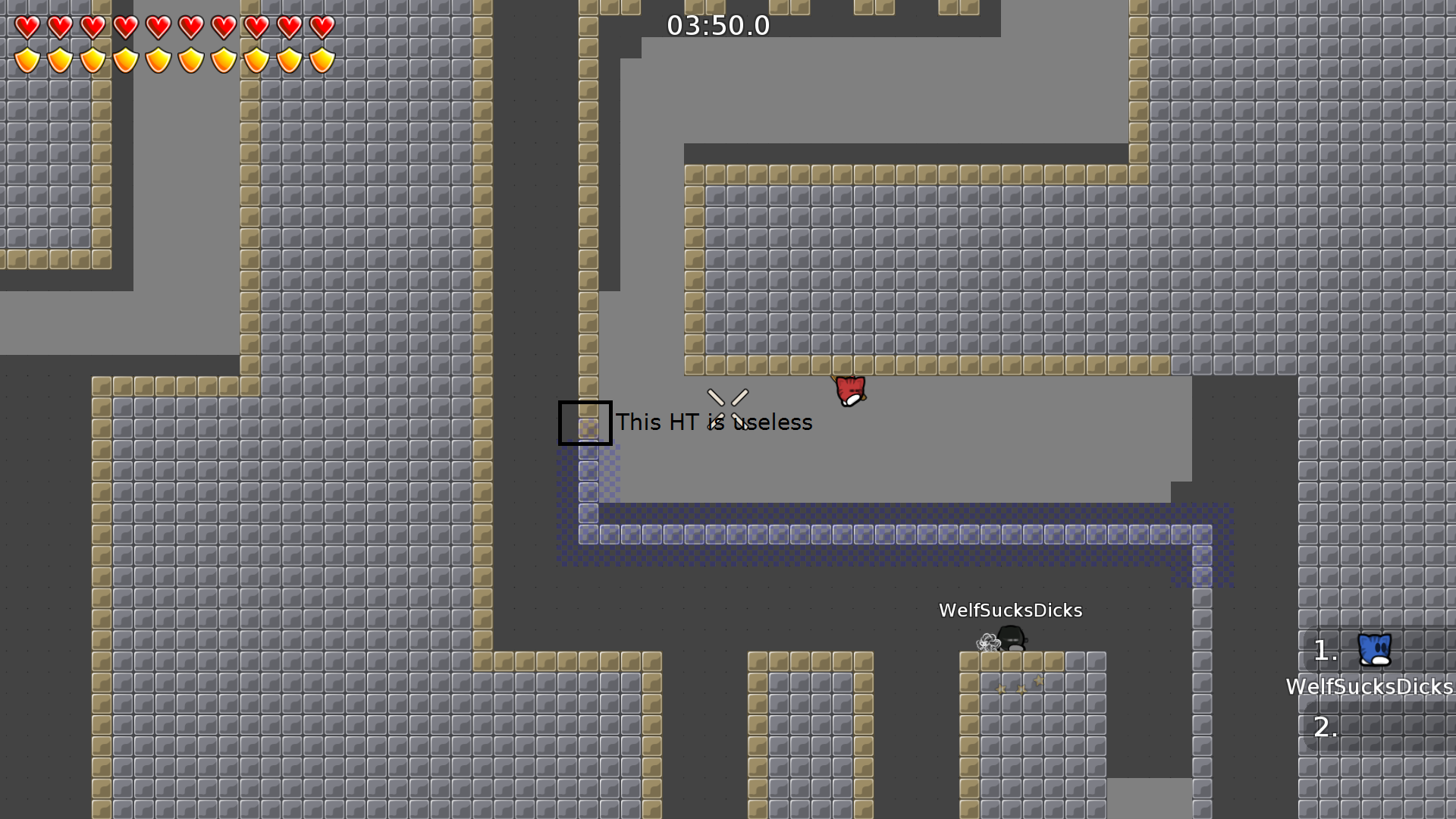Click the blue cat avatar on the leaderboard
The width and height of the screenshot is (1456, 819).
[1373, 651]
